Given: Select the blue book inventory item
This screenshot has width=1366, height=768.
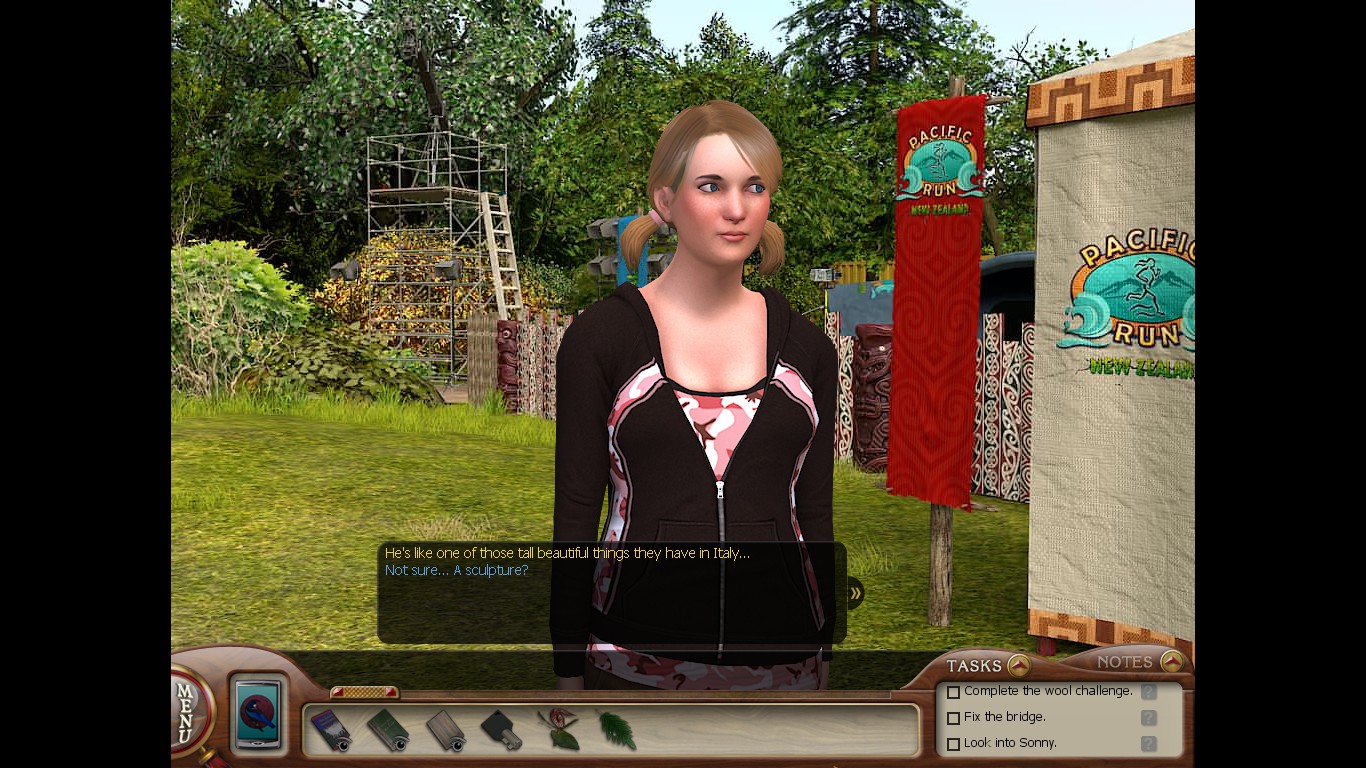Looking at the screenshot, I should click(331, 731).
